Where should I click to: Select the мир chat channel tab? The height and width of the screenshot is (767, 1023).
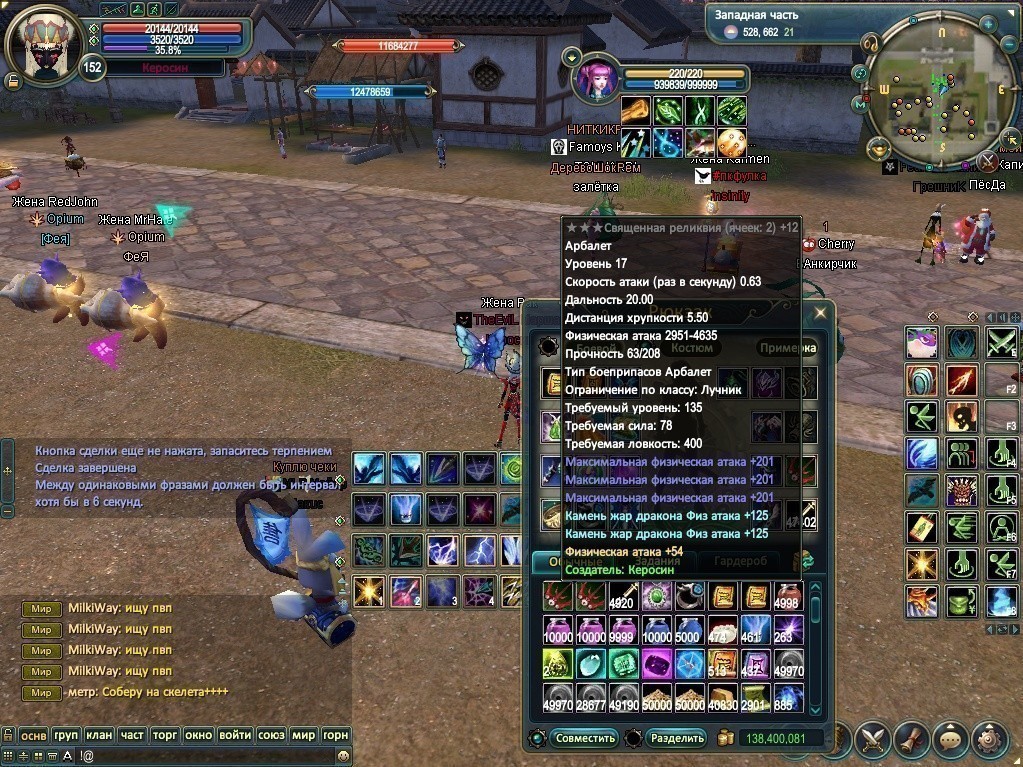304,735
